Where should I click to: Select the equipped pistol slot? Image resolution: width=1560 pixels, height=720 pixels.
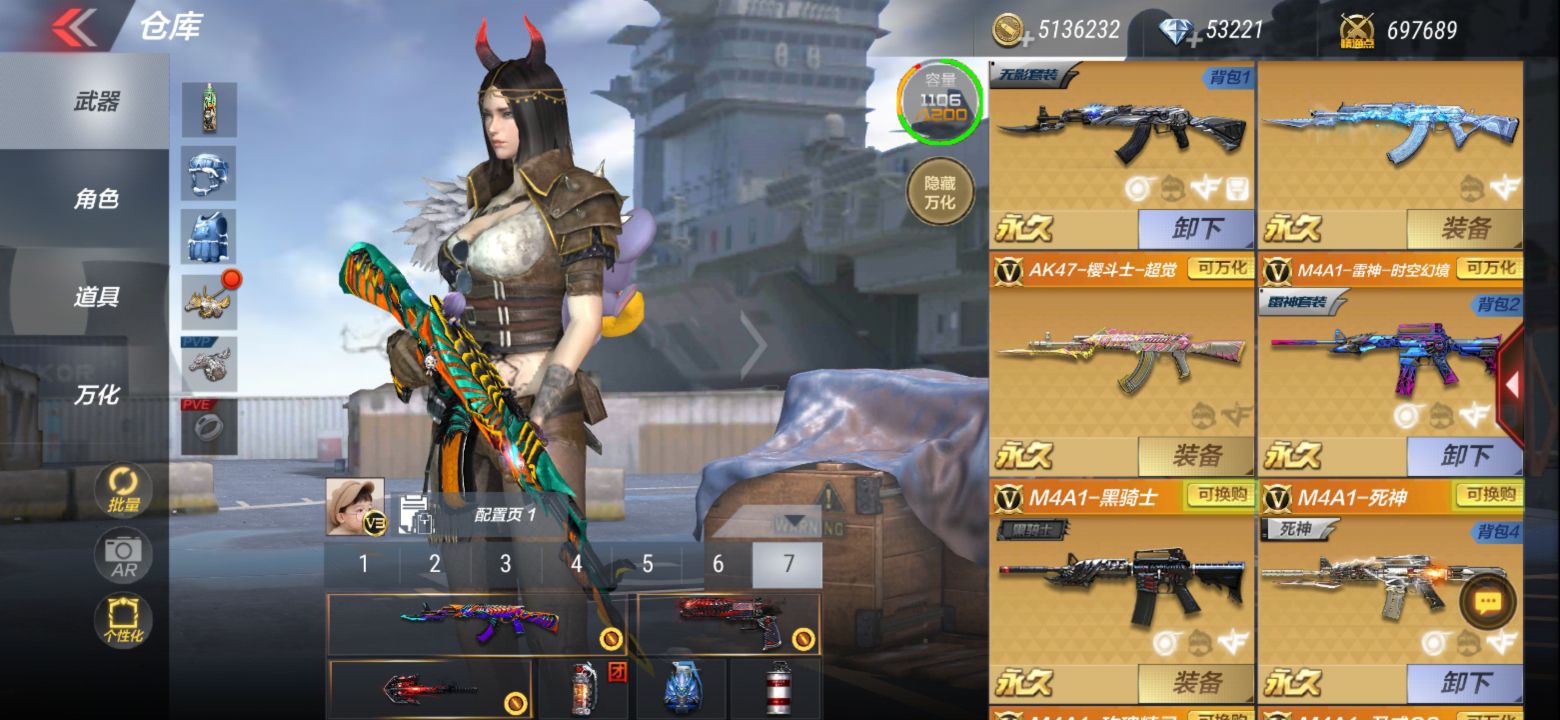pyautogui.click(x=728, y=623)
